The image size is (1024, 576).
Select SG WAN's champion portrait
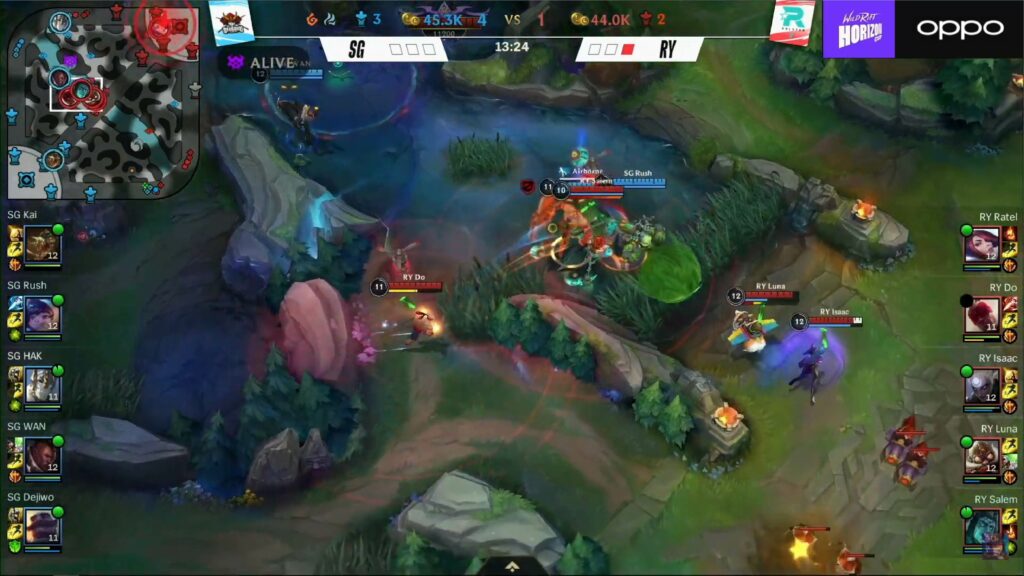coord(43,455)
